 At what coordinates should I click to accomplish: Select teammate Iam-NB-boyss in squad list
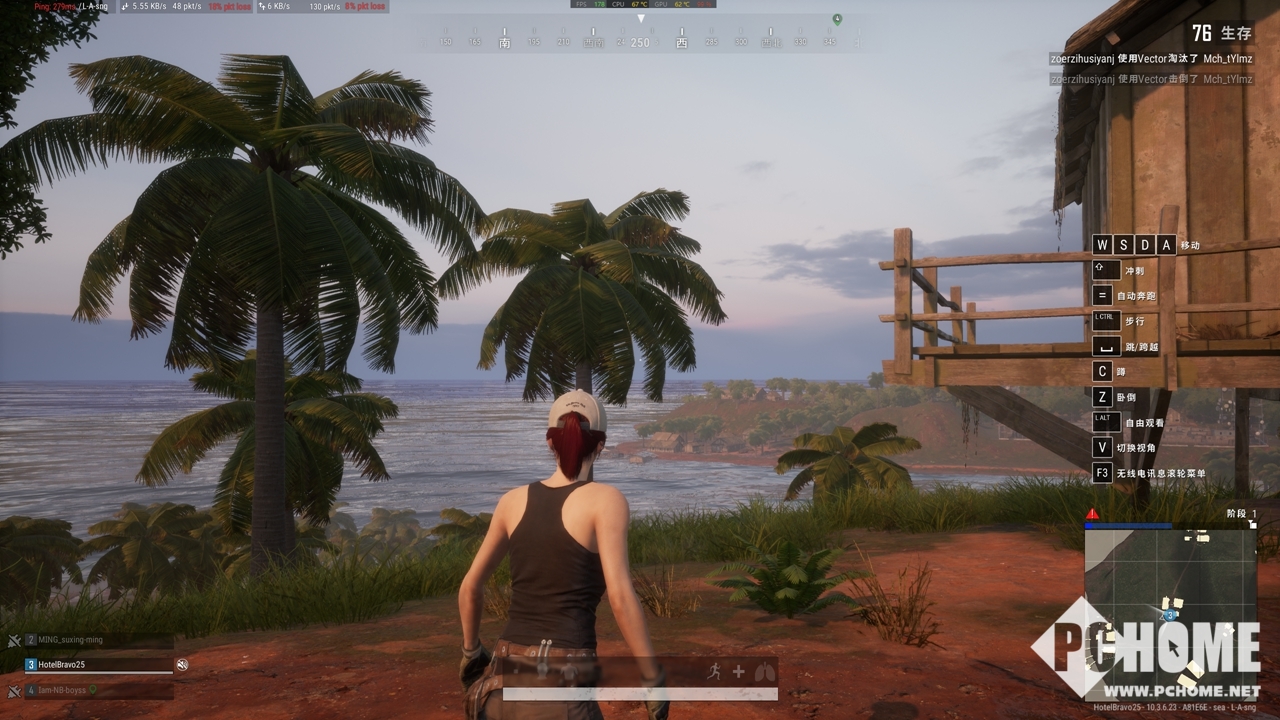tap(65, 689)
